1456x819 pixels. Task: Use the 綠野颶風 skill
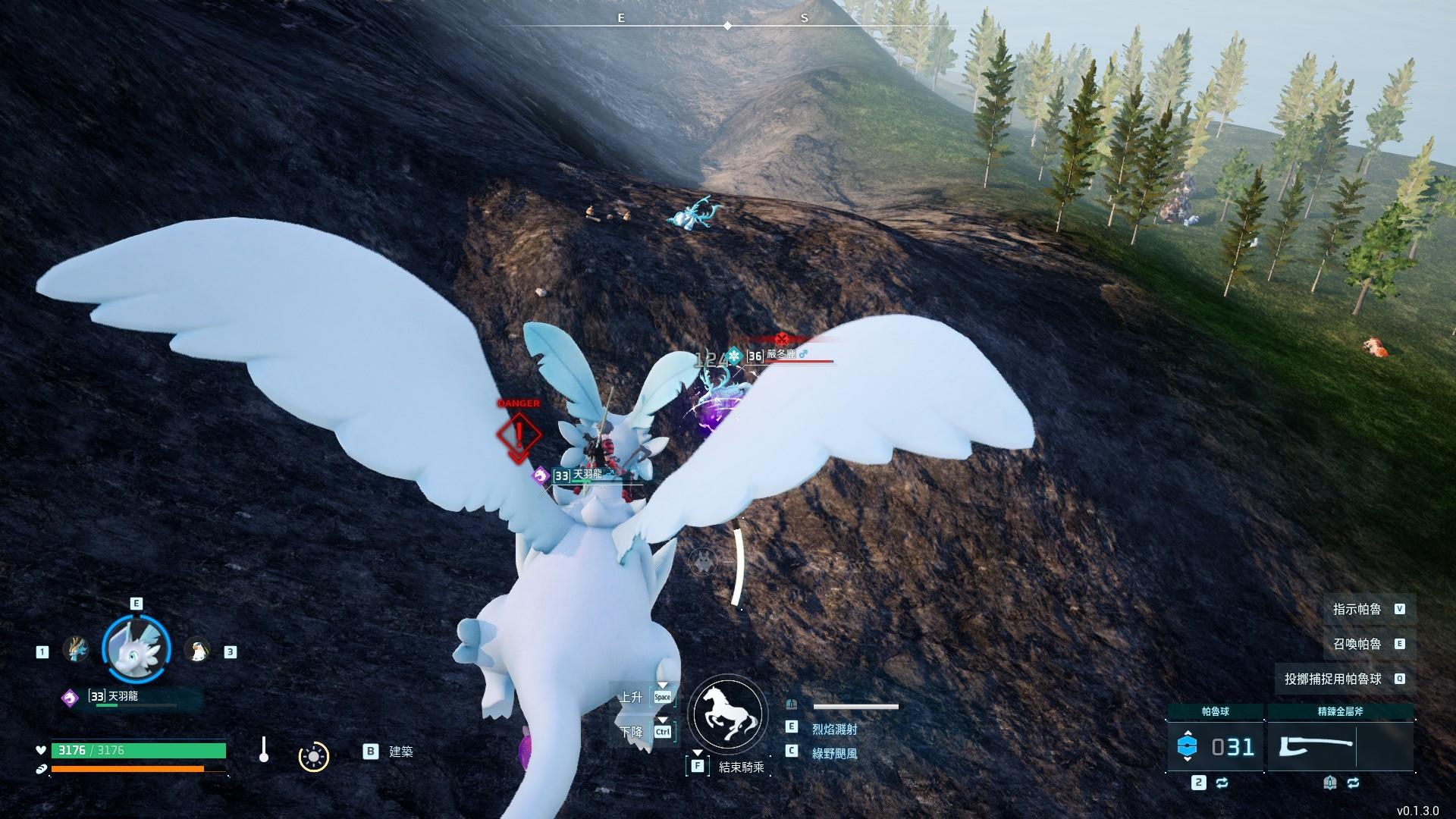[x=834, y=753]
